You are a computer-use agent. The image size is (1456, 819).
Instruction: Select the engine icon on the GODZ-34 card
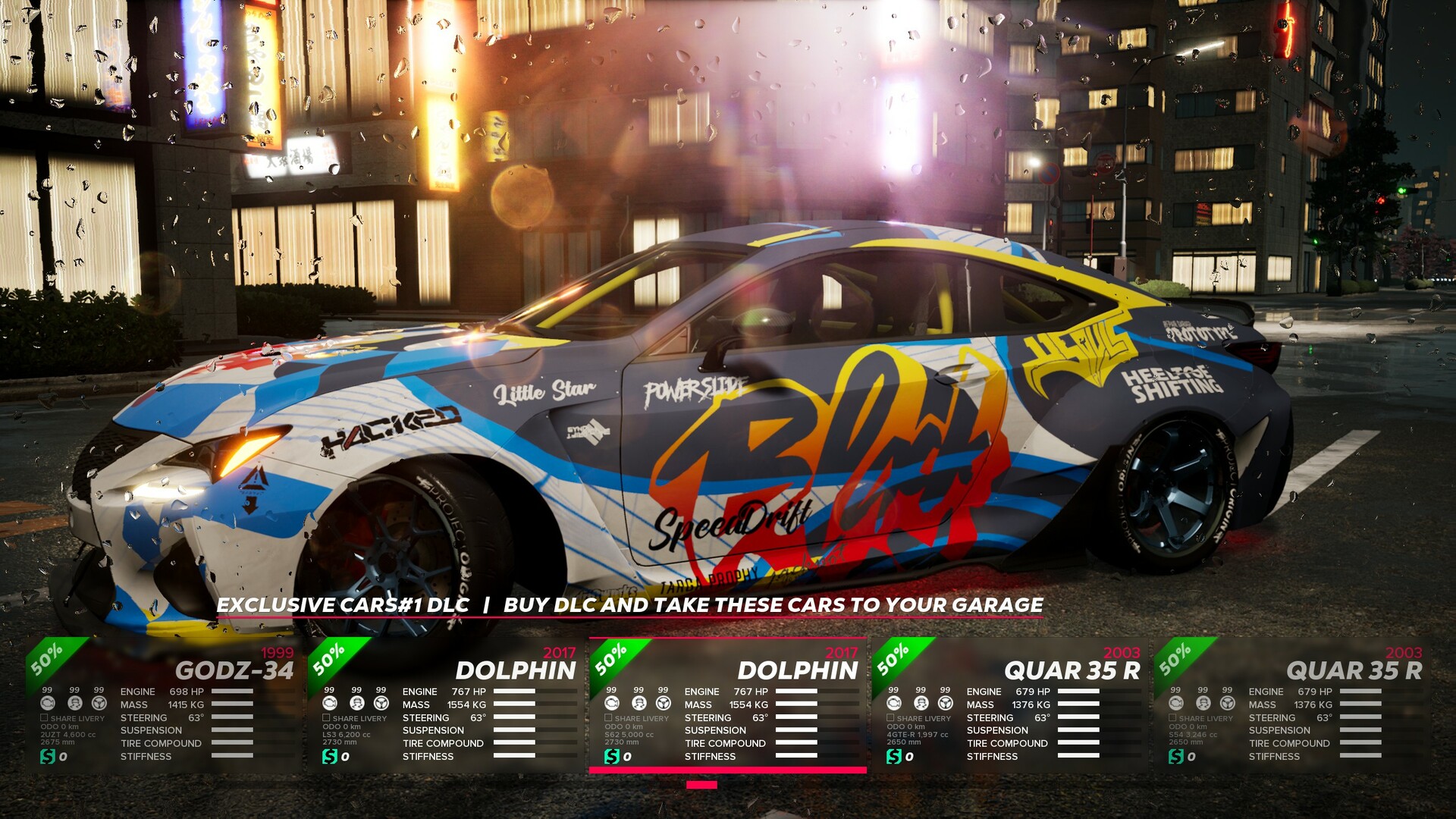(x=48, y=703)
